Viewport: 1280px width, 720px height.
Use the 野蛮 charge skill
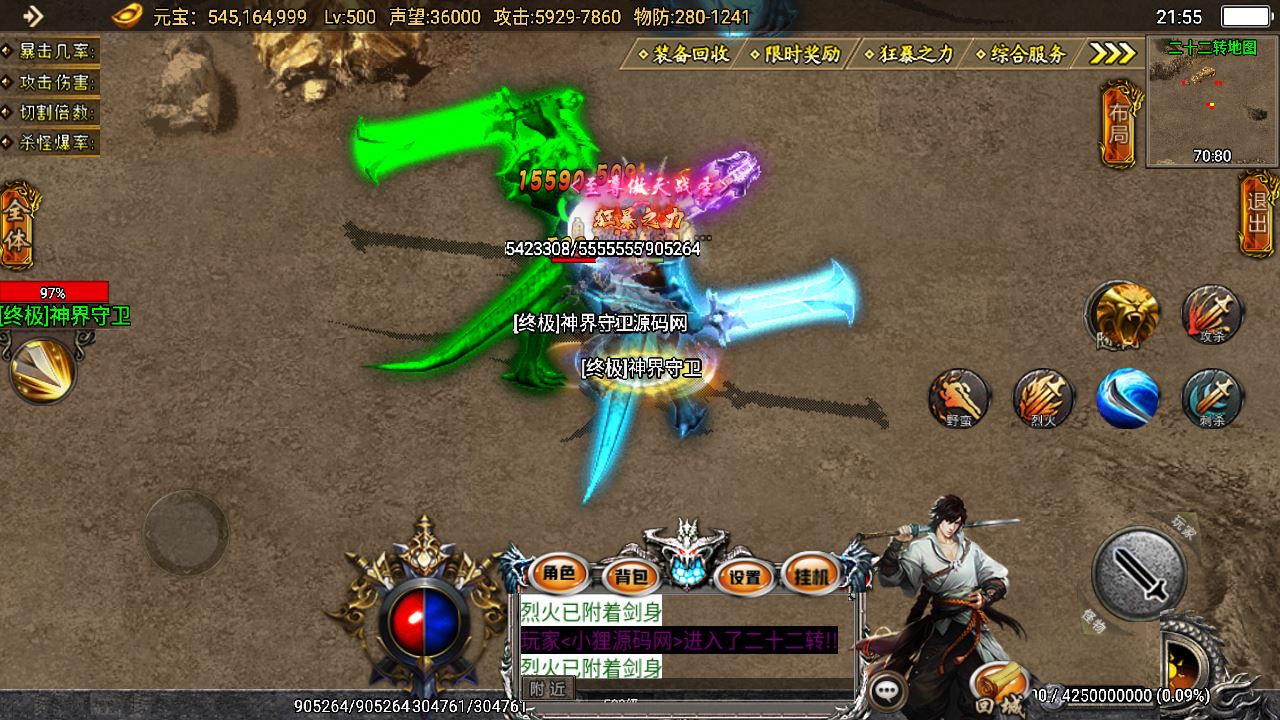(959, 398)
